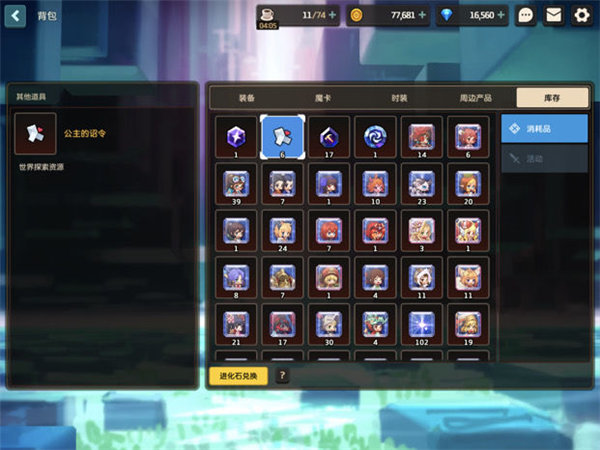Go back using the top-left arrow

coord(16,15)
